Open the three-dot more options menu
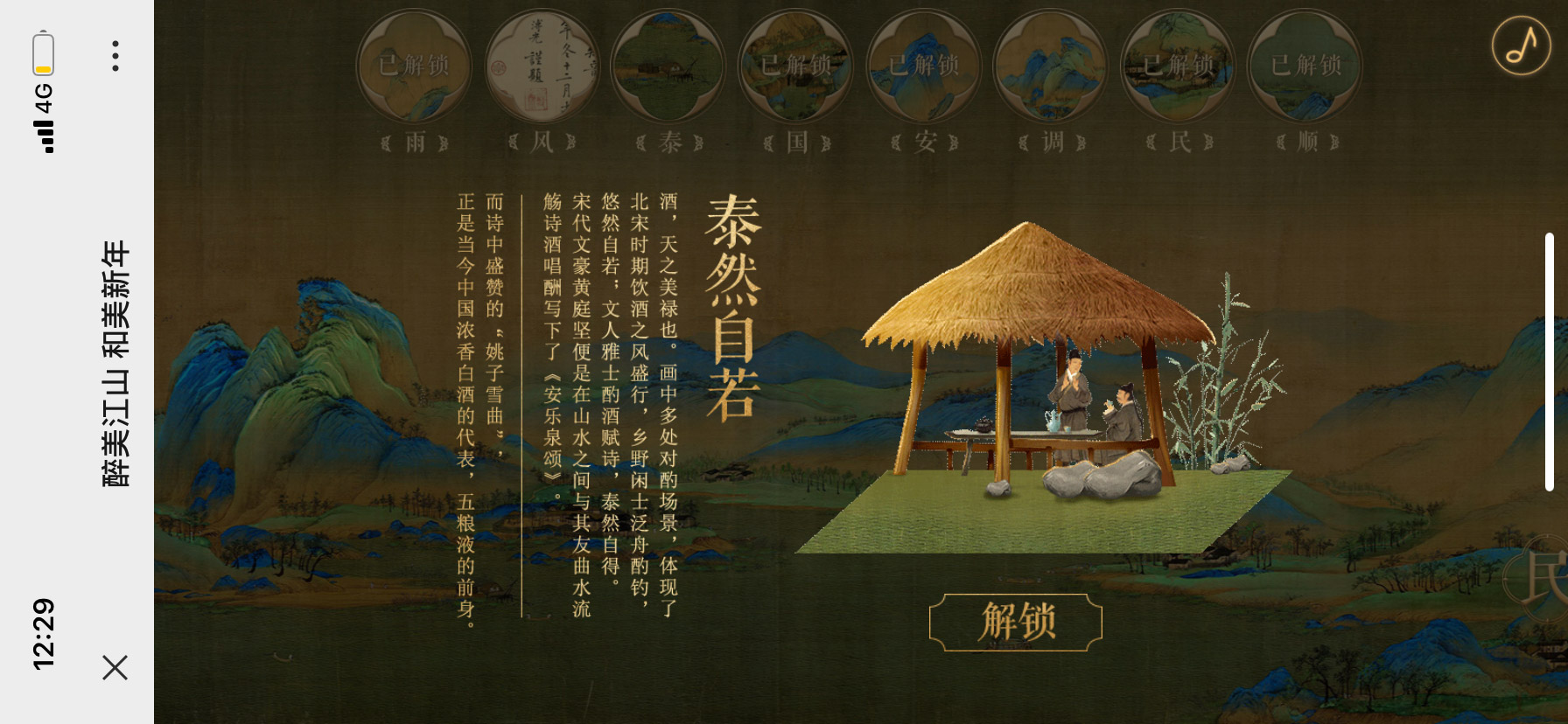The image size is (1568, 724). (115, 56)
